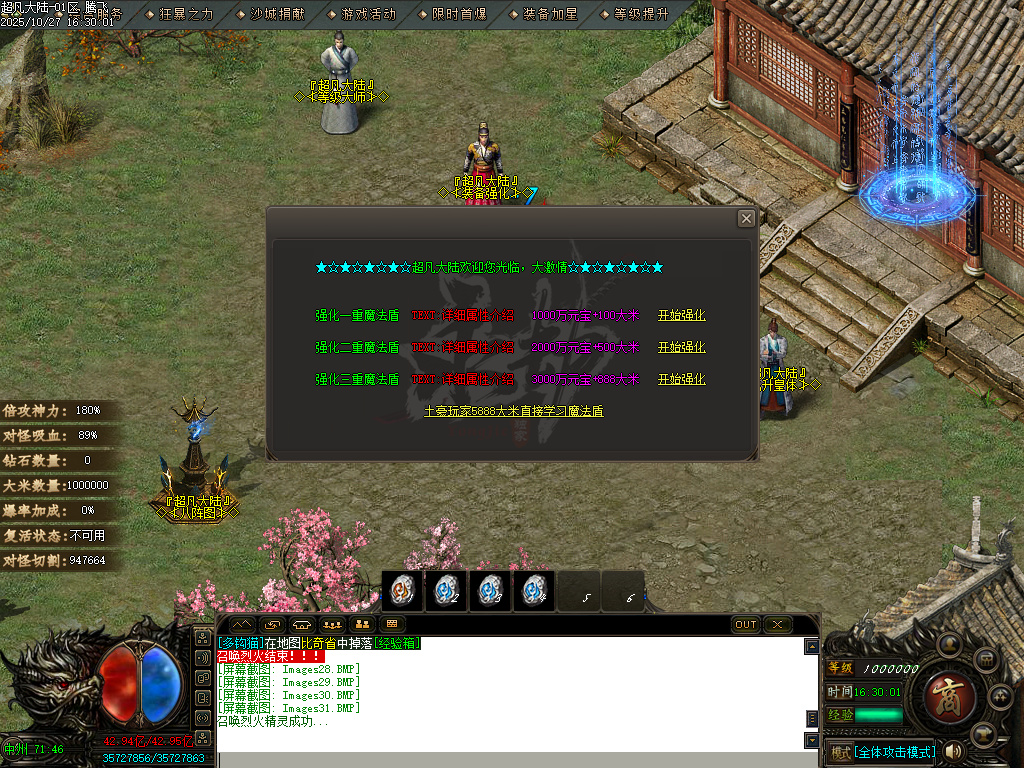Open the 装备加星 top menu
The image size is (1024, 768).
pos(543,14)
